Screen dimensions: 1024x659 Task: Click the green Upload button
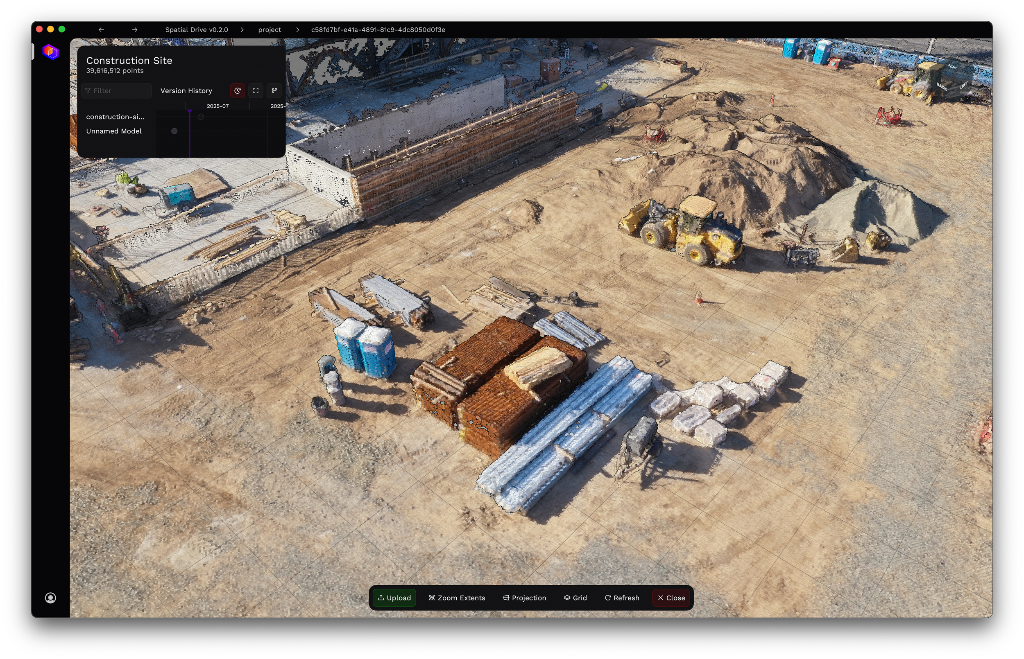point(394,598)
